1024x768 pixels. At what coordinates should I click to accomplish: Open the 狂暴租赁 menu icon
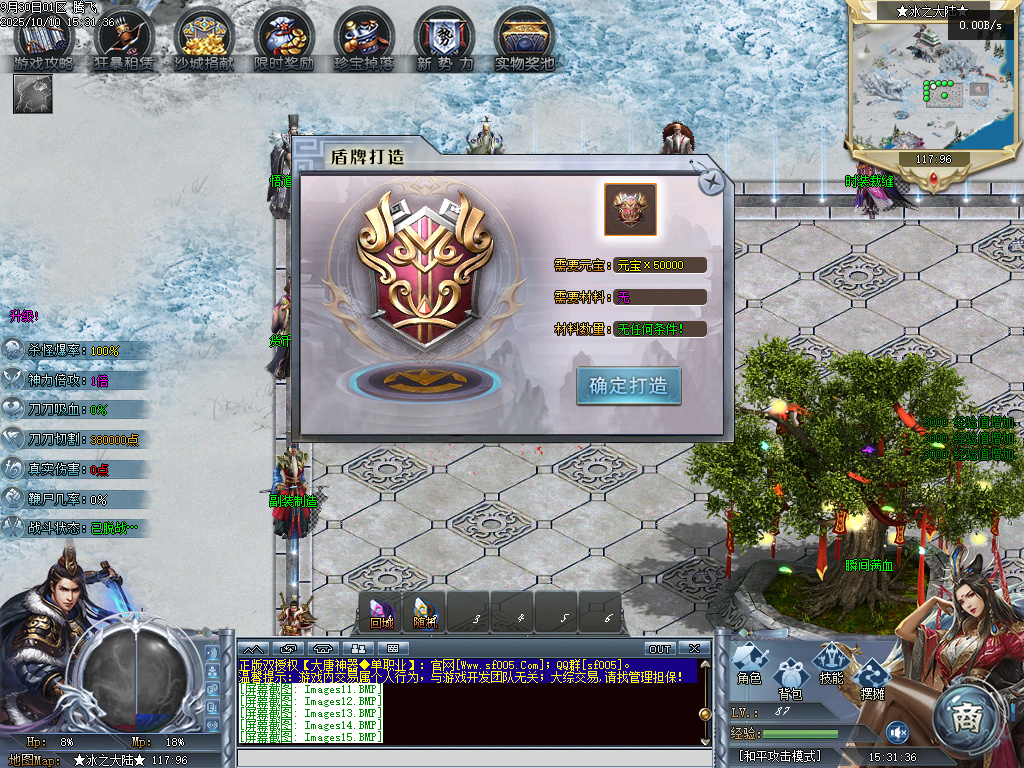click(124, 40)
